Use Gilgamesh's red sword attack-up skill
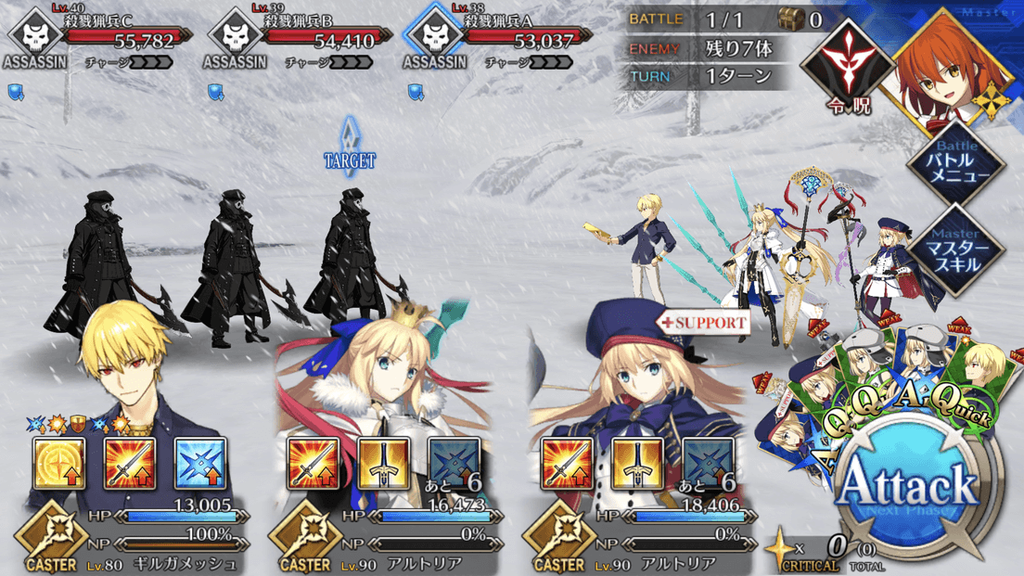 [130, 463]
